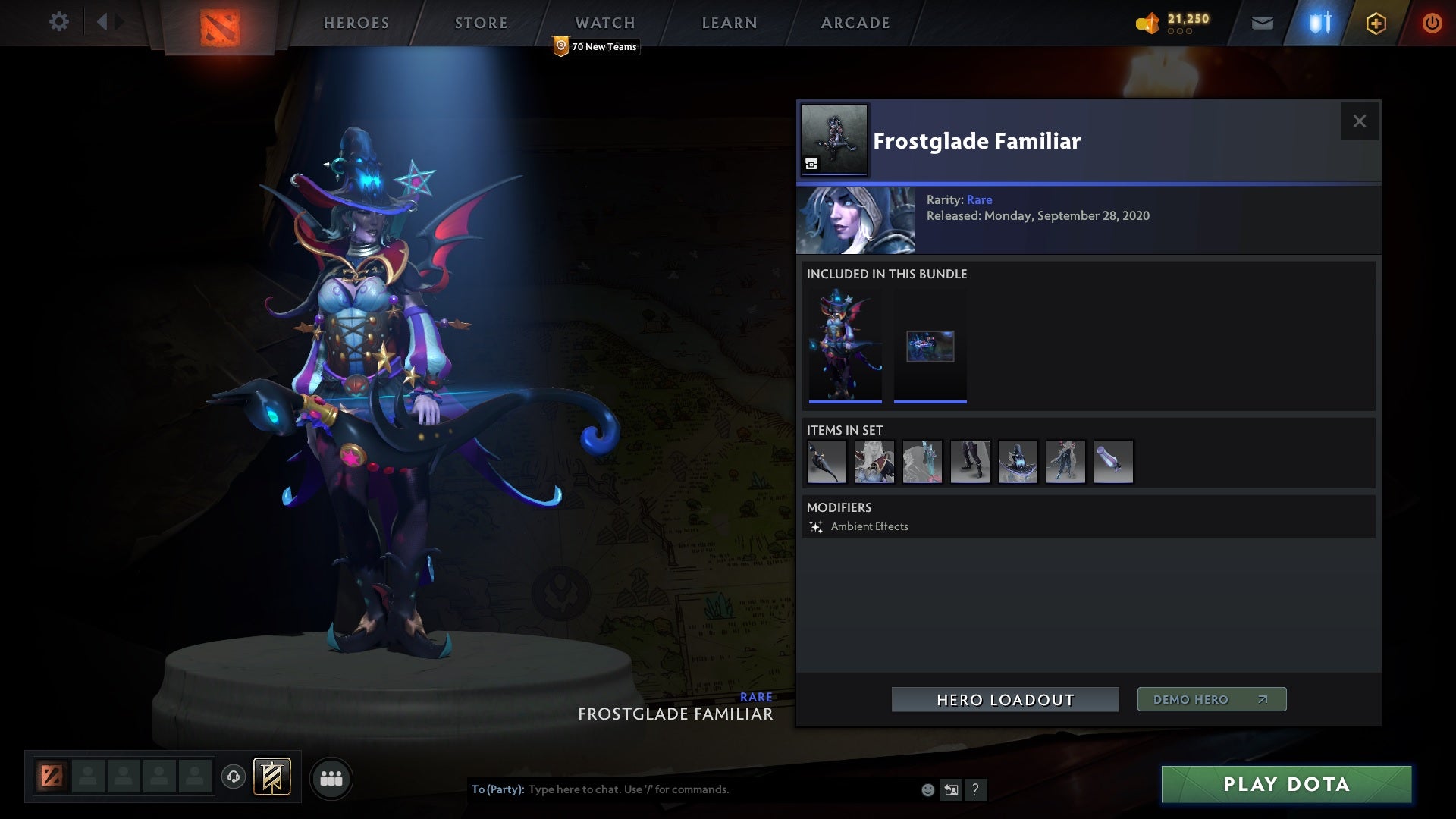Click the guild banner icon beside party slots
The height and width of the screenshot is (819, 1456).
(x=271, y=777)
